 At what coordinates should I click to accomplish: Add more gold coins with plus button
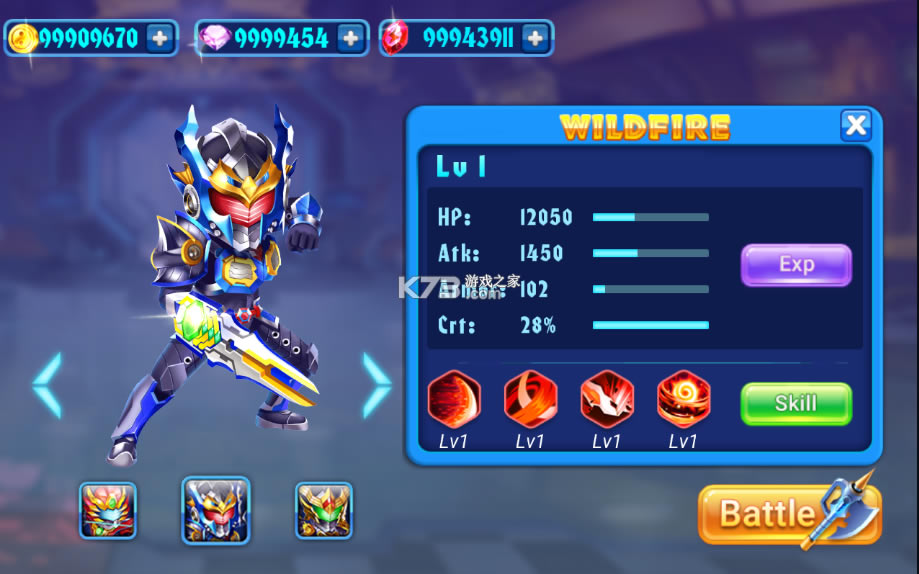[160, 38]
